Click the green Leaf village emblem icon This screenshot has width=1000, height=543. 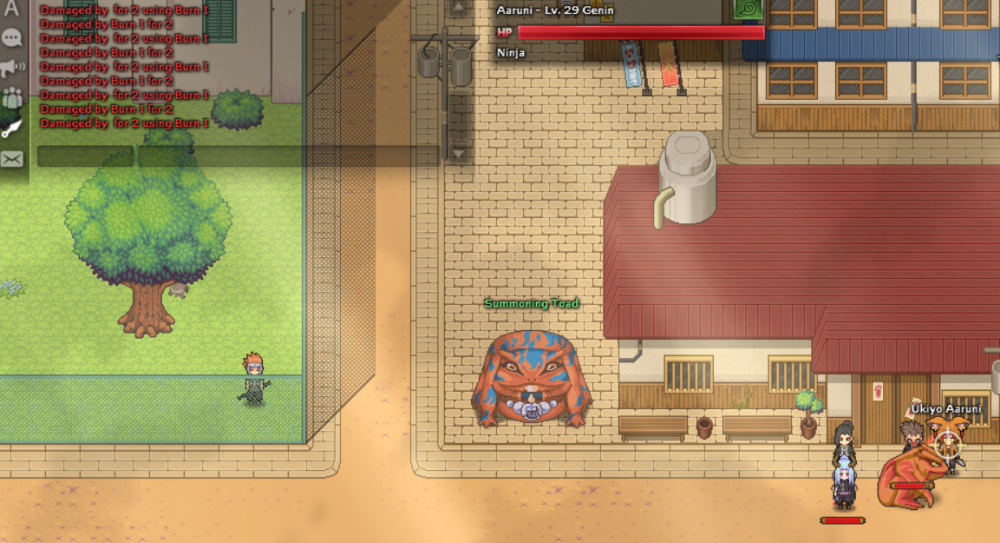[x=747, y=9]
